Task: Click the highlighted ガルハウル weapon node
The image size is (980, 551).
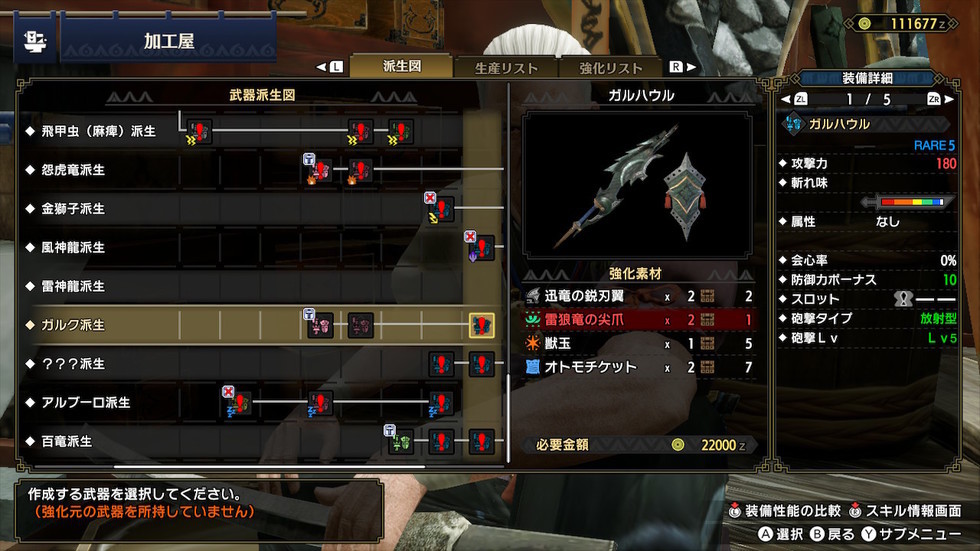Action: (481, 325)
